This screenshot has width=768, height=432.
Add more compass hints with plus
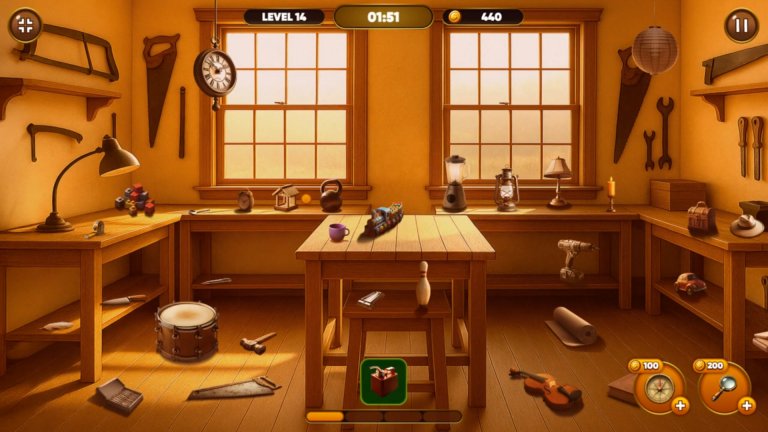point(680,405)
